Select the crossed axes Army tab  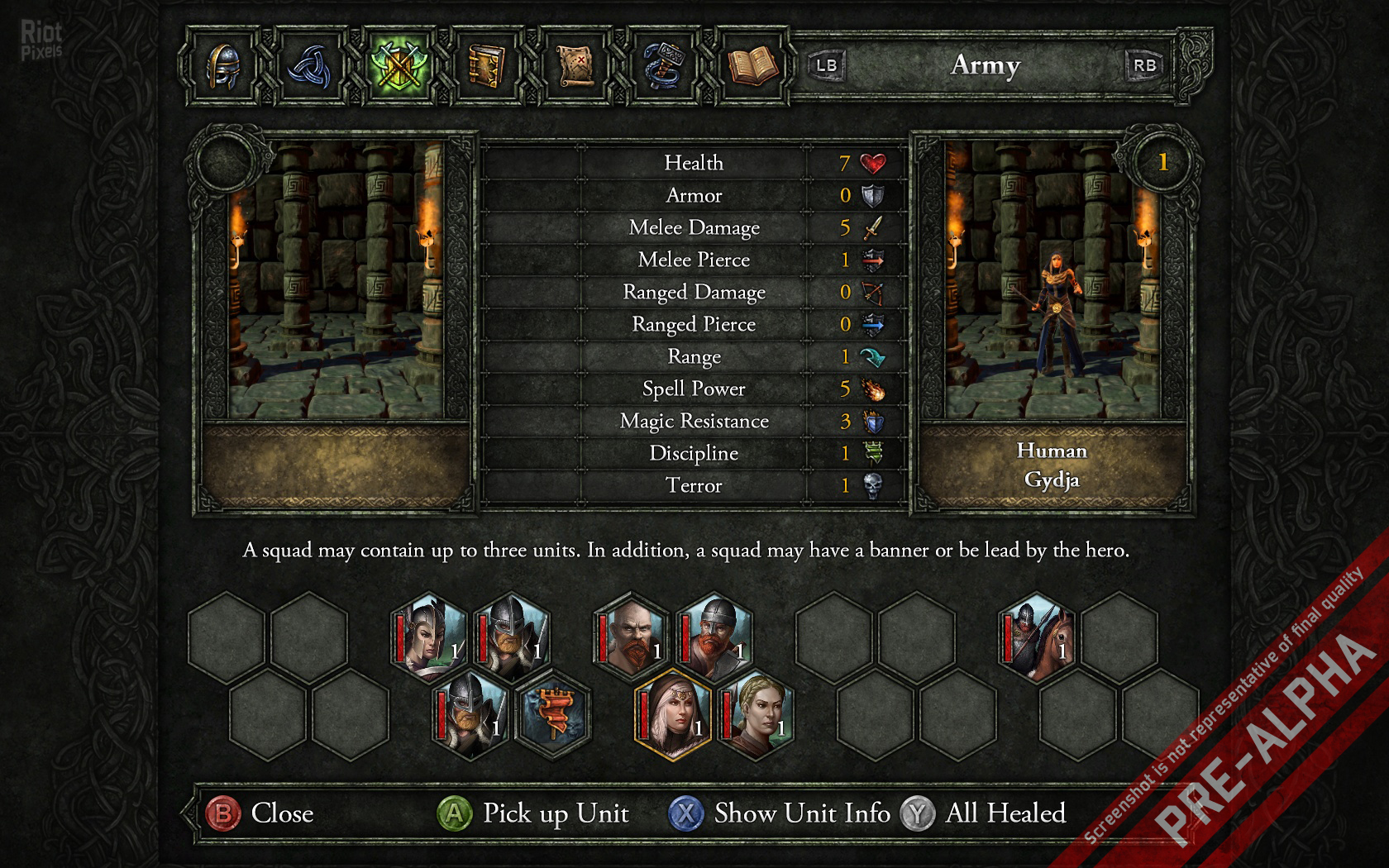coord(398,65)
